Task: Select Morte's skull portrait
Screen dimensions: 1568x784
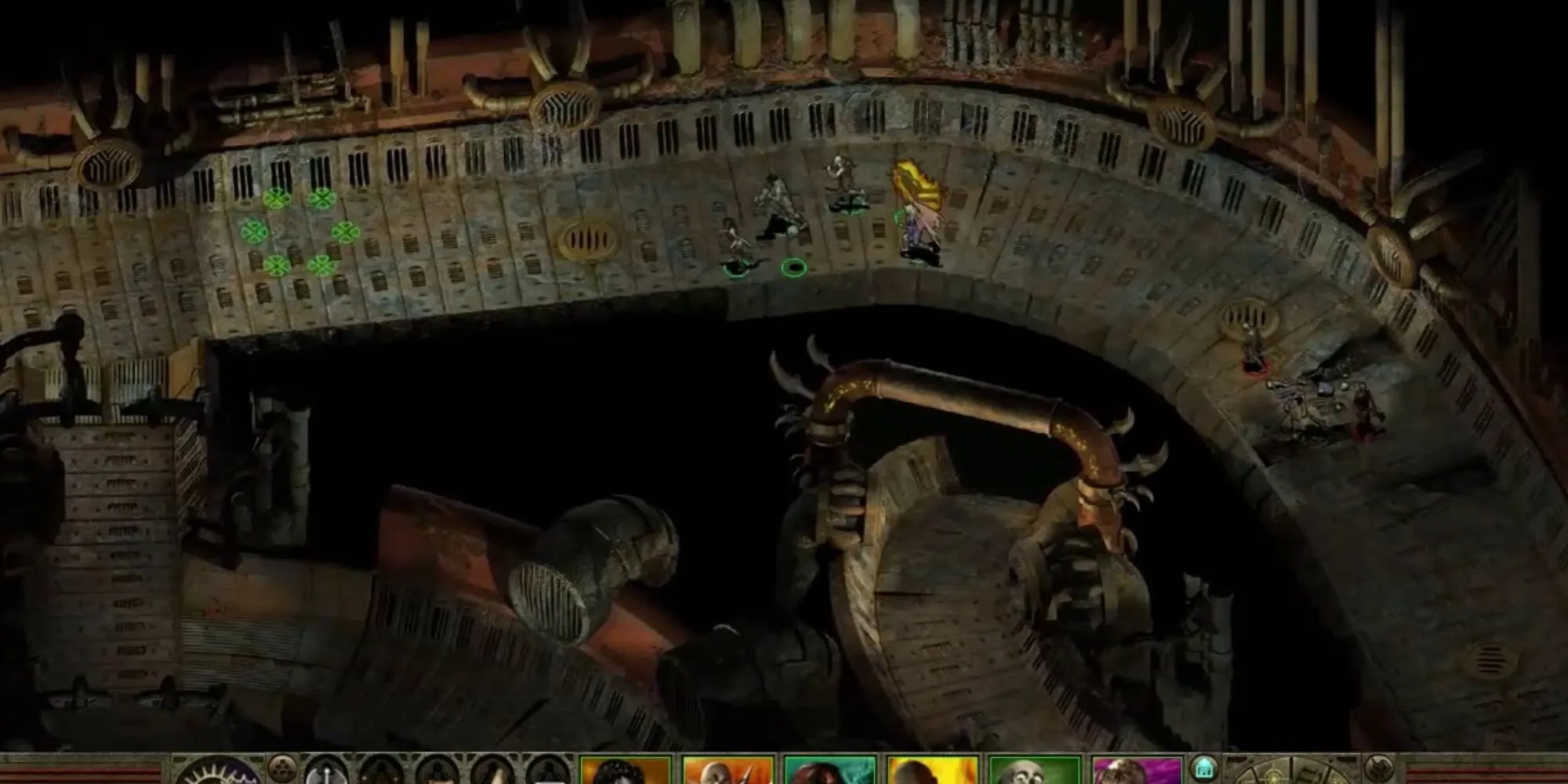Action: (1034, 771)
